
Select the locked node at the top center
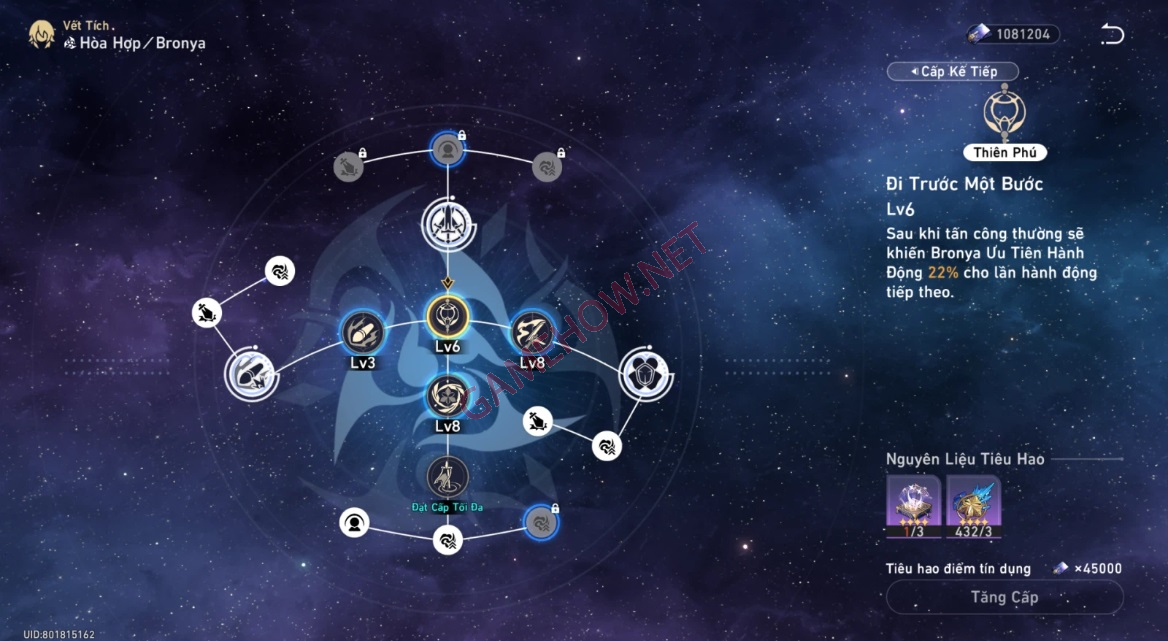click(x=447, y=150)
